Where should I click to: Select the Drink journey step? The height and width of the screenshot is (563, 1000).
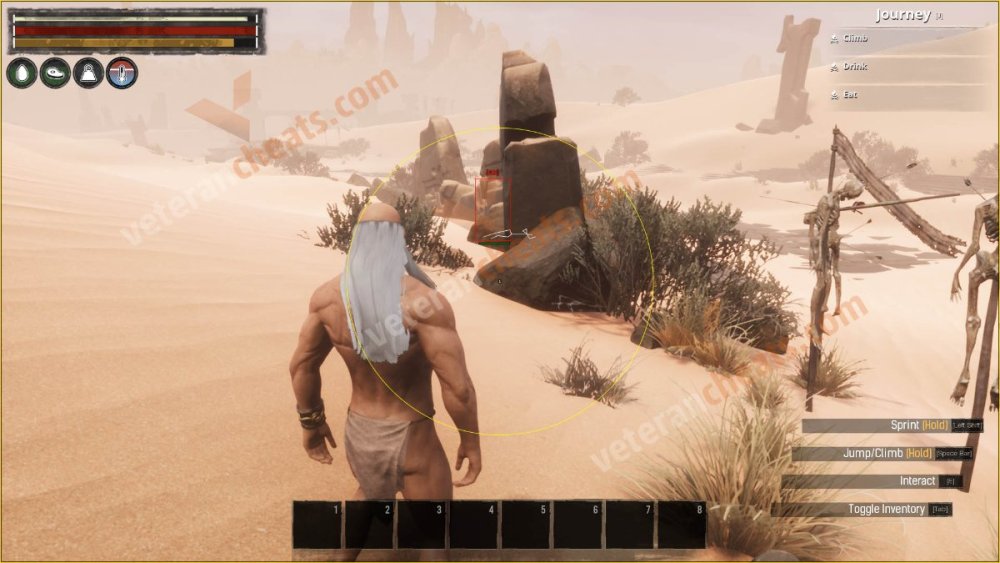[854, 66]
